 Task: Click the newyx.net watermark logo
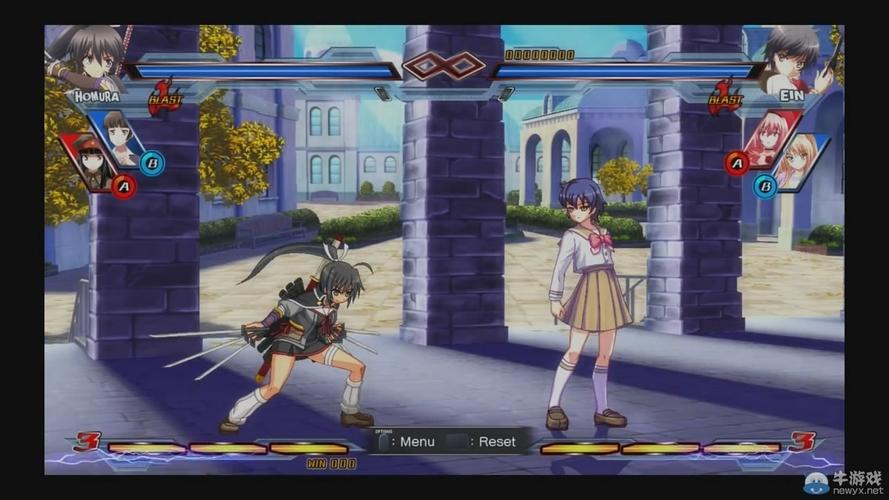click(x=844, y=483)
